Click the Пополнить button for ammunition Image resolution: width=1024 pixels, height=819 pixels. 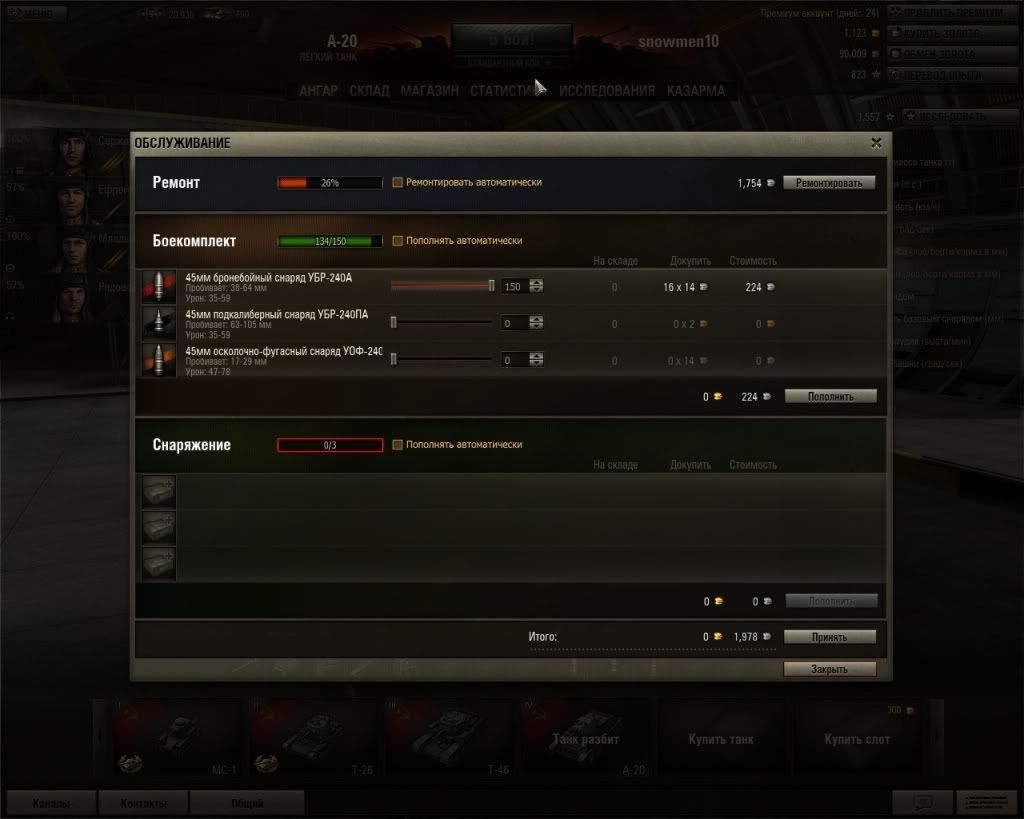(x=830, y=396)
